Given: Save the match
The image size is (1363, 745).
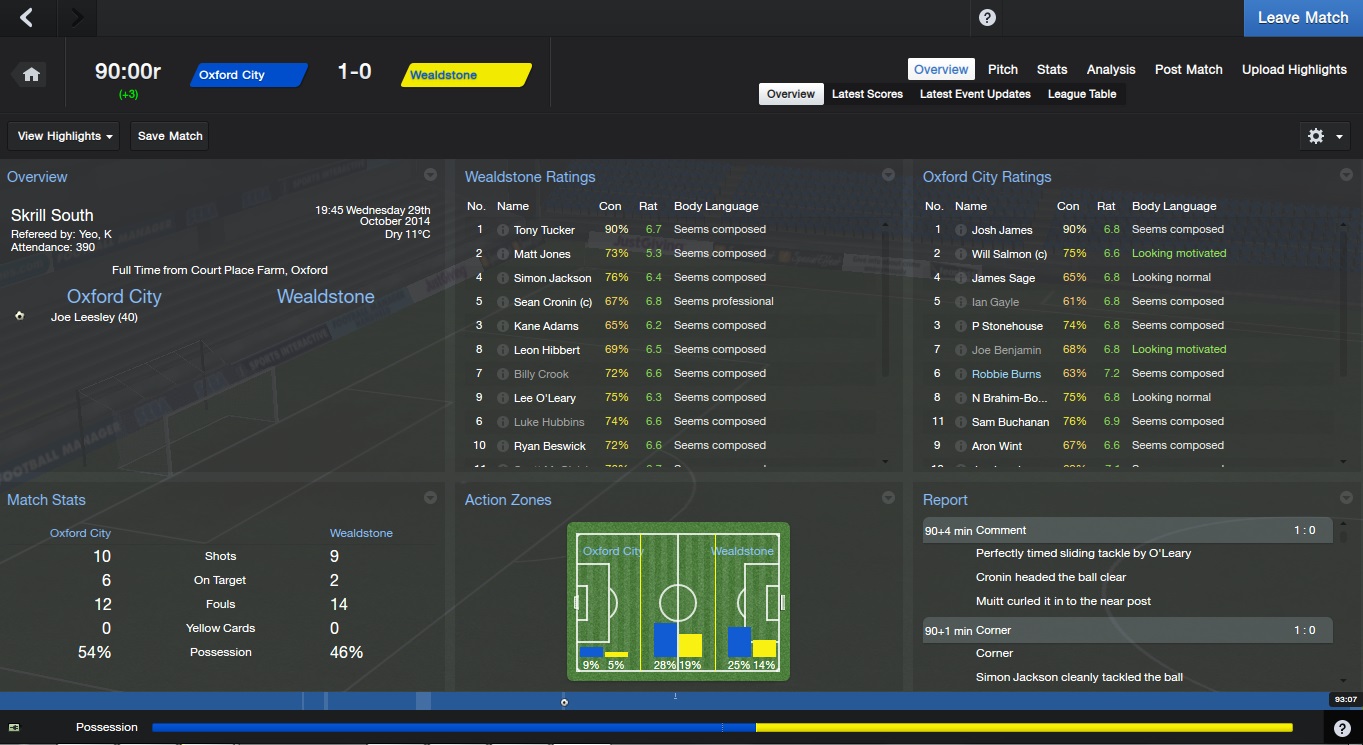Looking at the screenshot, I should click(170, 136).
